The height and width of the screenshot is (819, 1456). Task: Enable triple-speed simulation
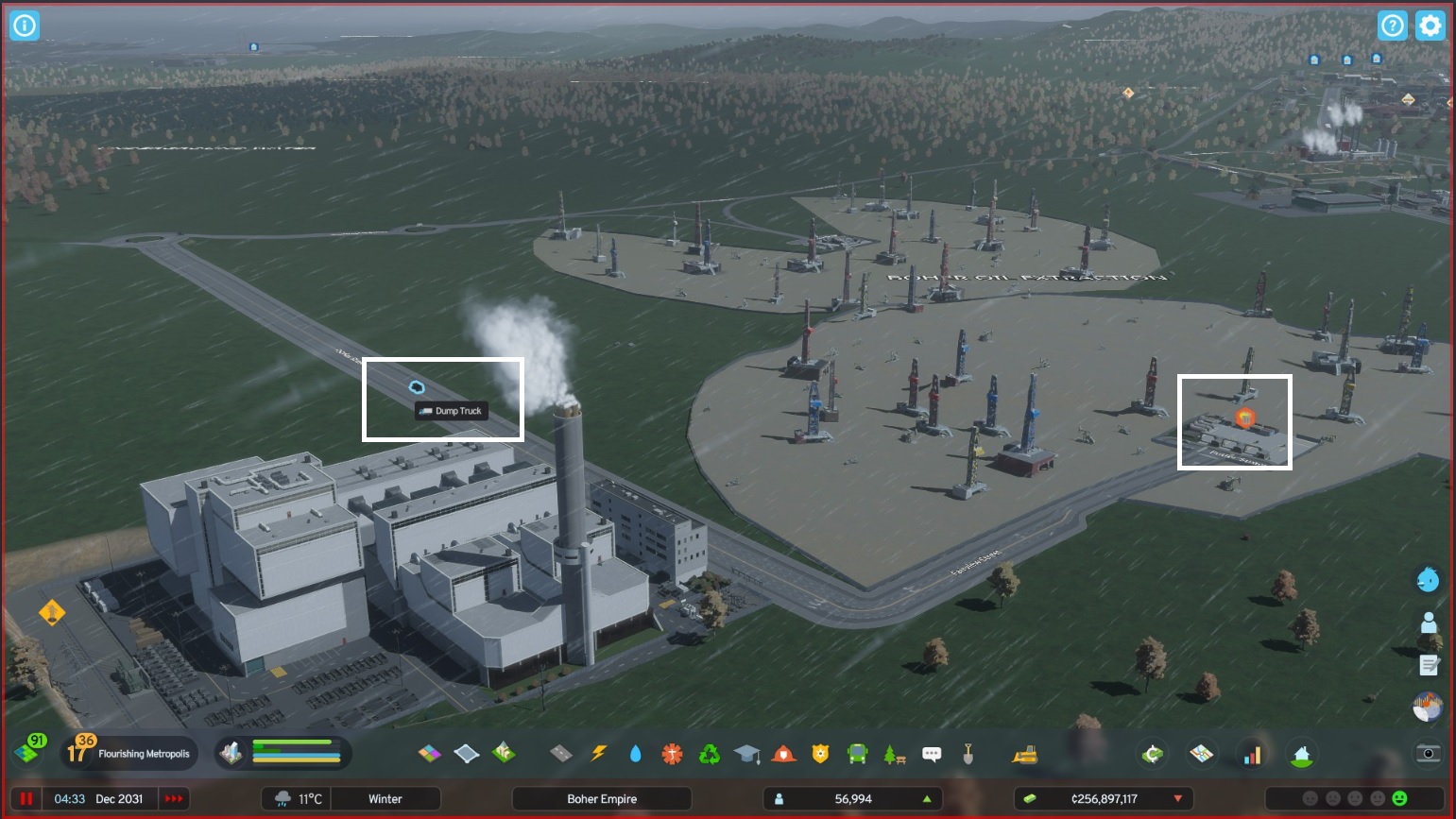click(173, 798)
